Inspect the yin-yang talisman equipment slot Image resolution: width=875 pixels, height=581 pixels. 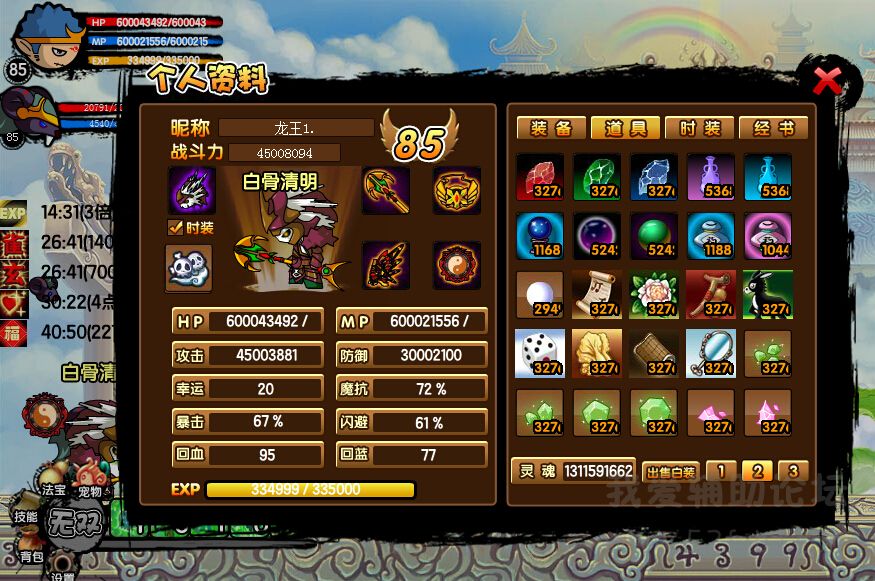pyautogui.click(x=457, y=266)
